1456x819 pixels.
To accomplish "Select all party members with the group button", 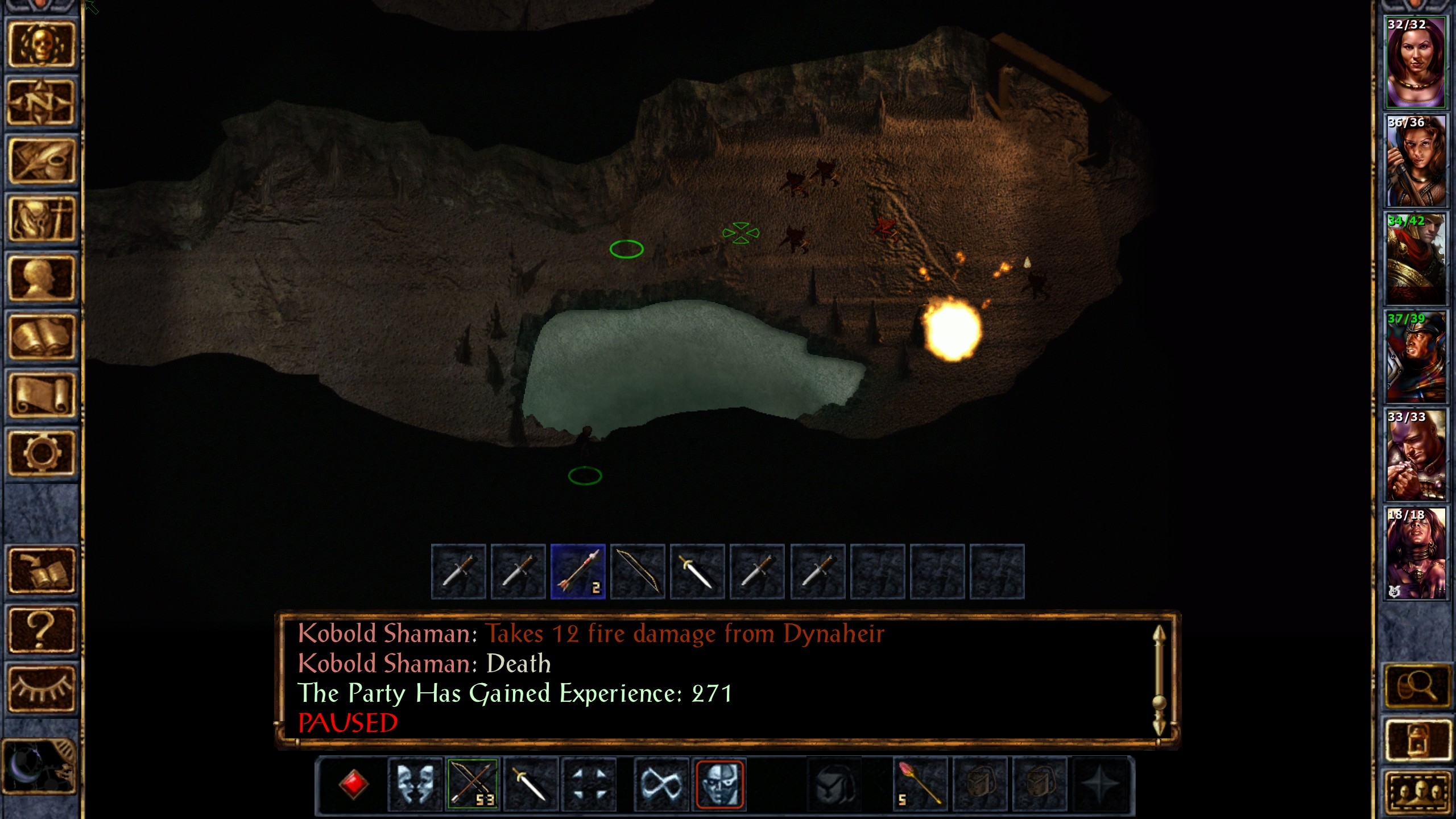I will coord(1416,793).
